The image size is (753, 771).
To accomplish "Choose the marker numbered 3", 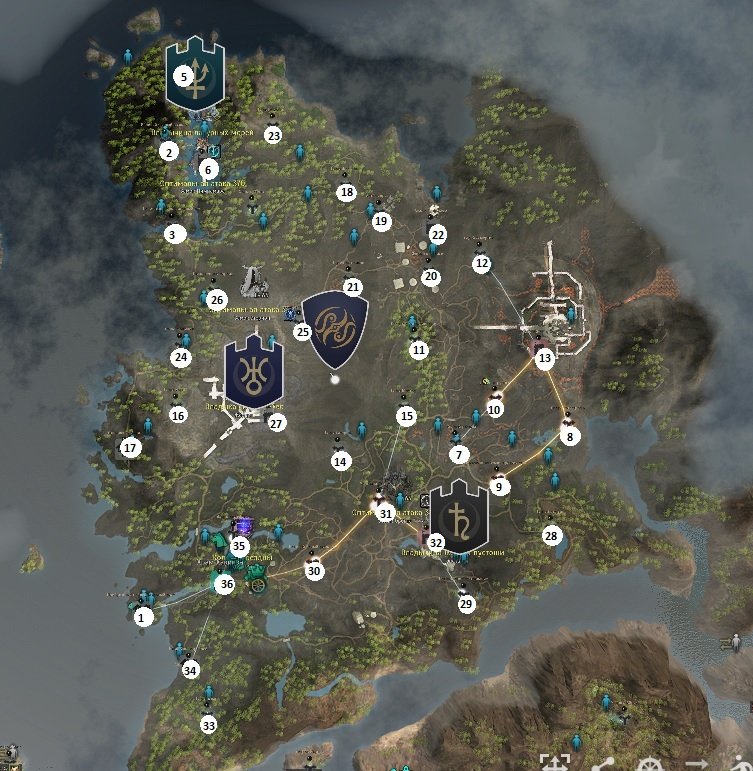I will [x=175, y=234].
